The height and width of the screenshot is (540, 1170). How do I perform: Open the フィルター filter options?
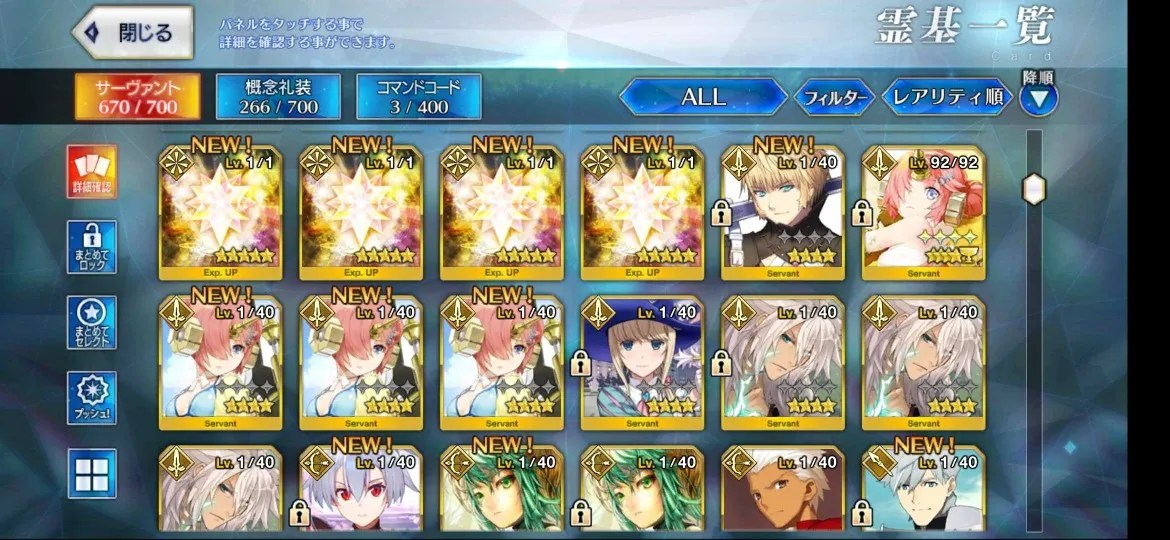834,98
